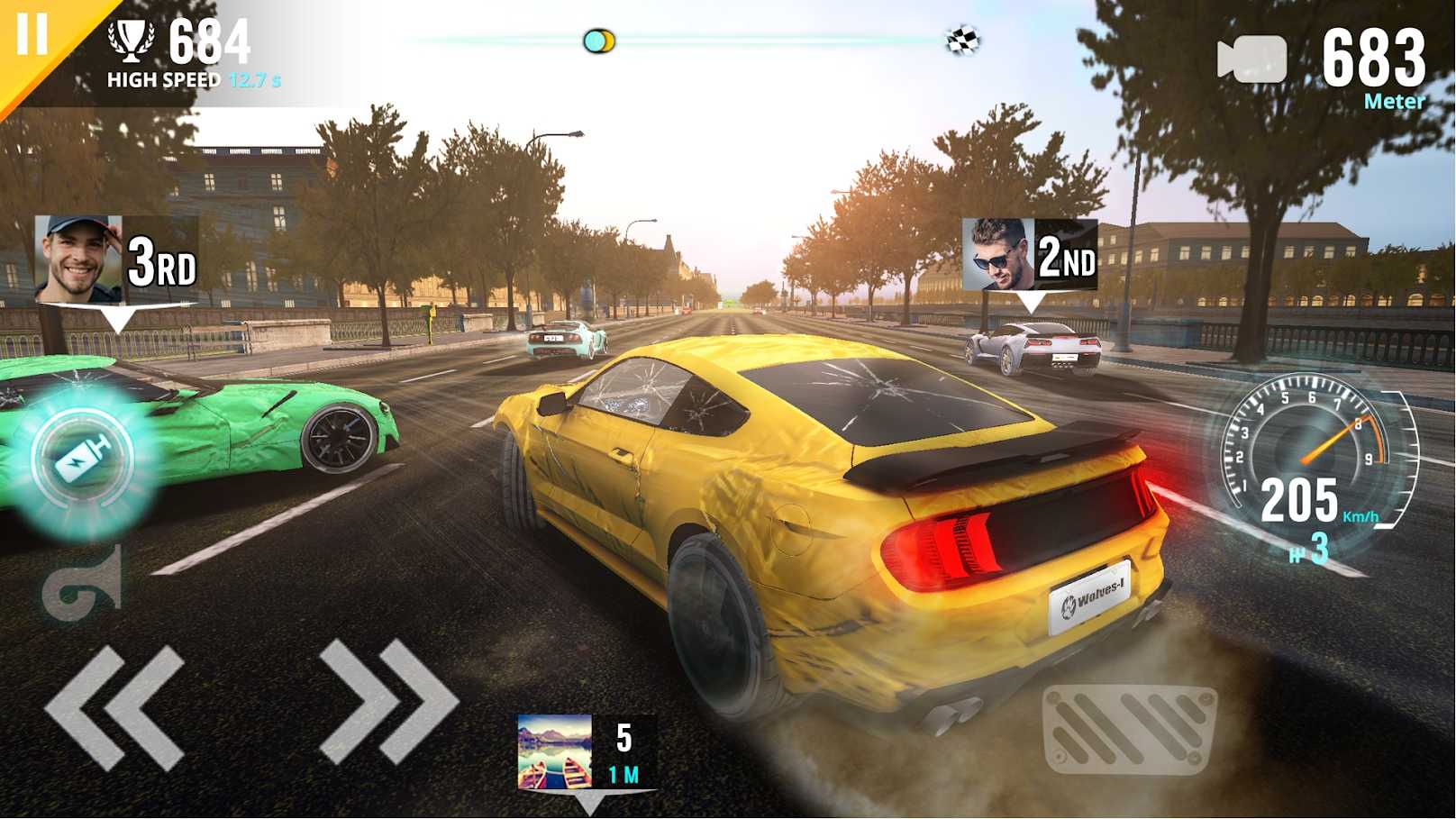Tap the 2ND place opponent avatar

pyautogui.click(x=996, y=252)
